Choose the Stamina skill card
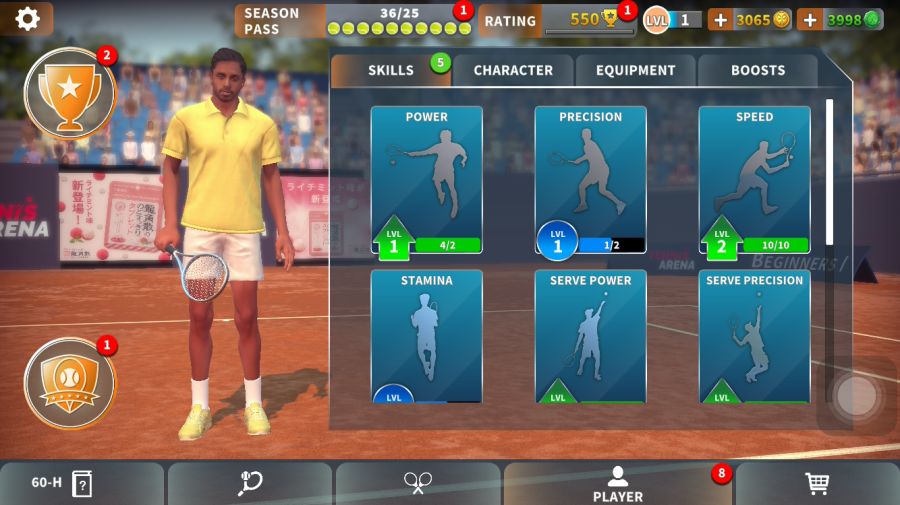The width and height of the screenshot is (900, 505). pos(426,337)
